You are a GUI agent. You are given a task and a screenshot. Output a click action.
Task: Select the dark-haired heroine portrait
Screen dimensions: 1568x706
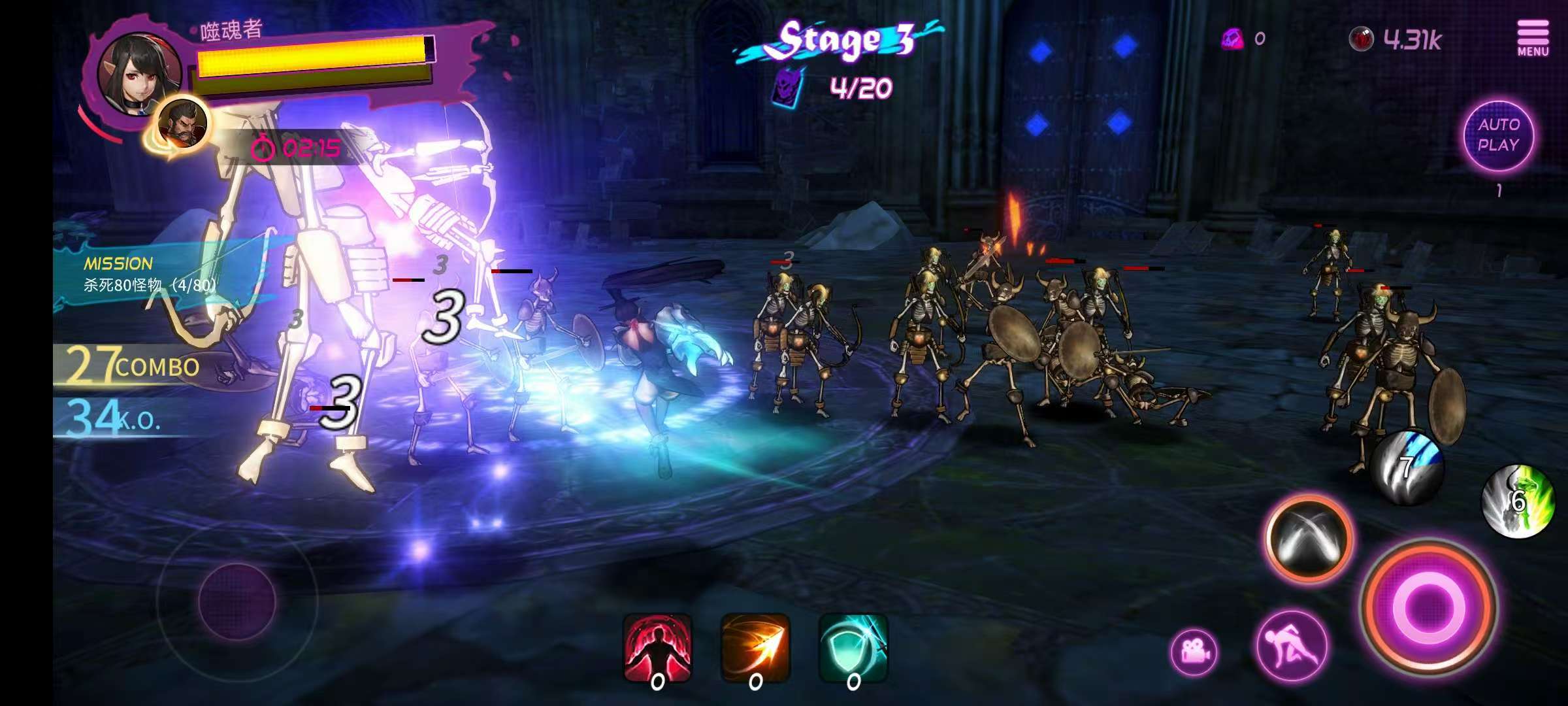coord(139,71)
